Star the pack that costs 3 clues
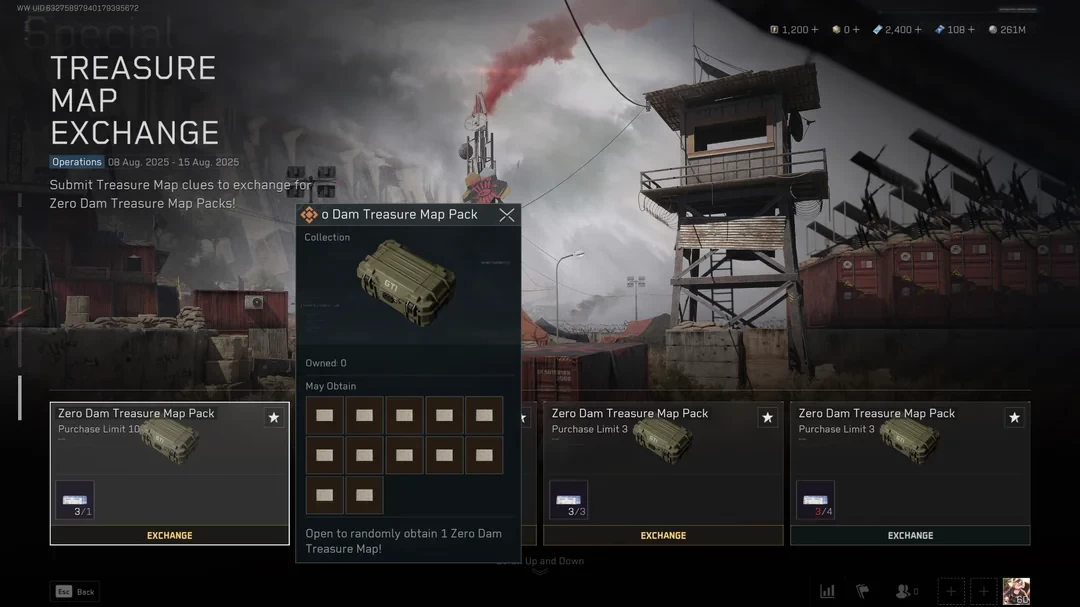The height and width of the screenshot is (607, 1080). click(x=767, y=418)
